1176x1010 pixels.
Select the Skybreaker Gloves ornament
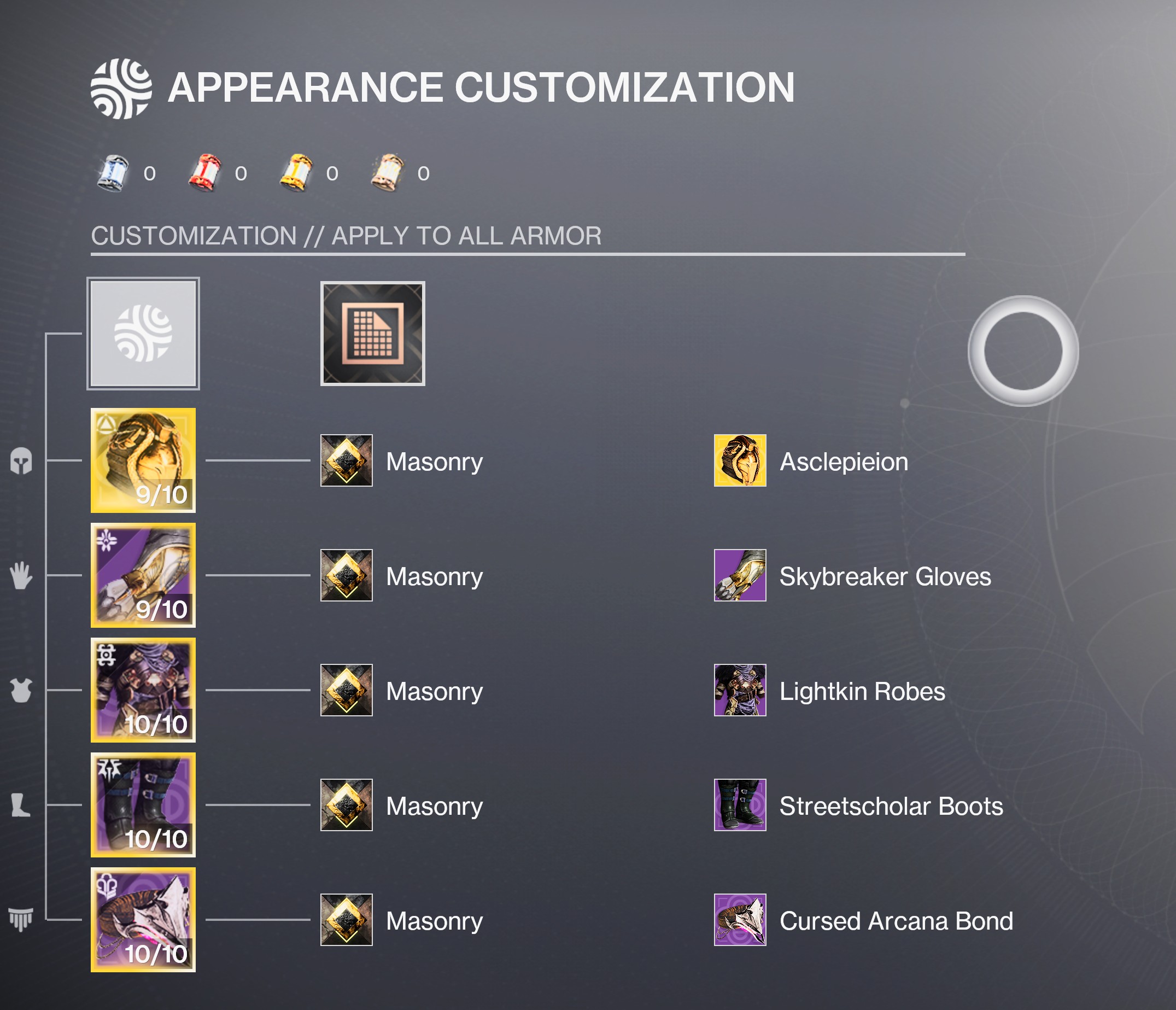(x=740, y=575)
